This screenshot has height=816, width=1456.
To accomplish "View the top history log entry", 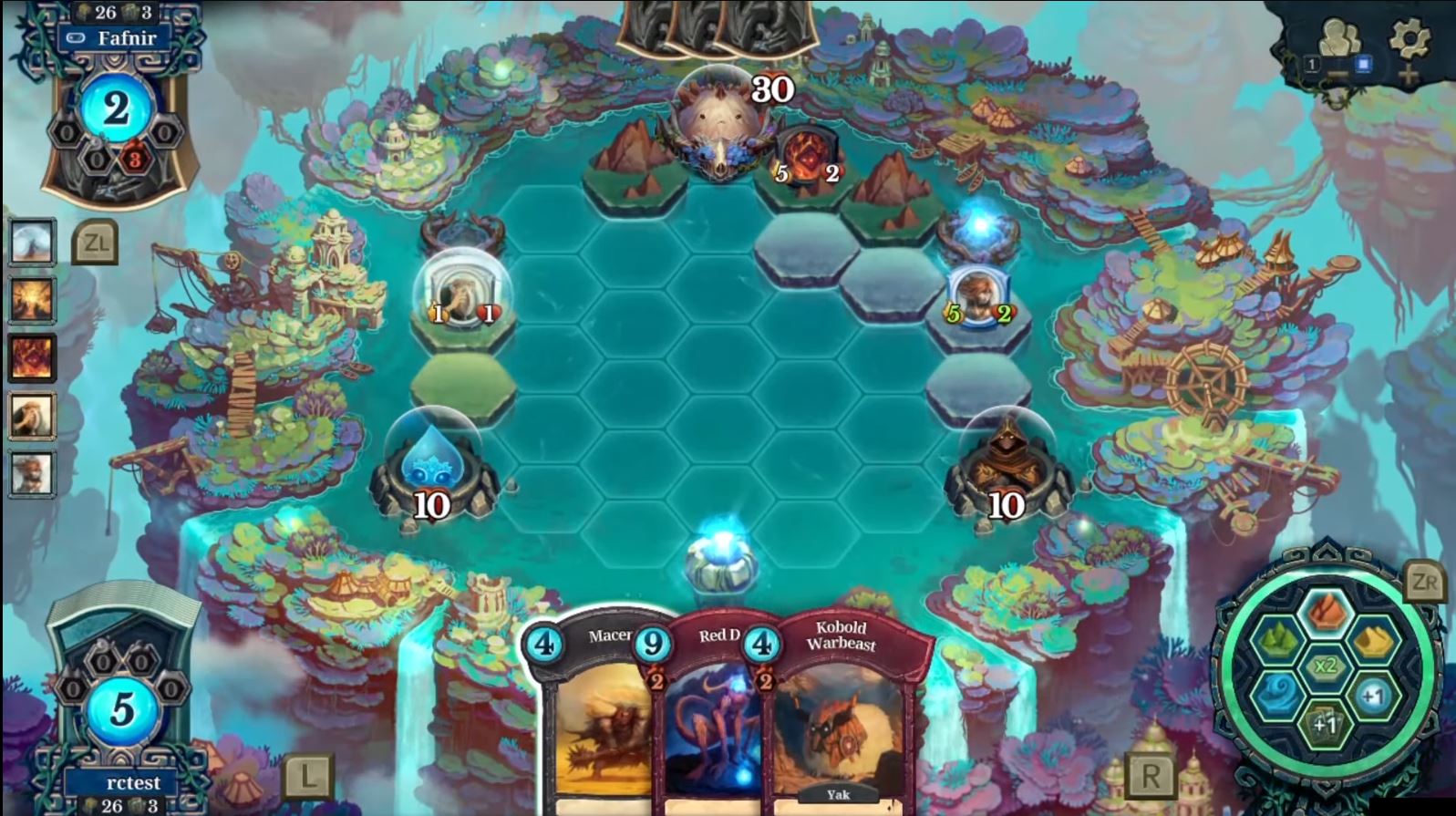I will click(32, 242).
